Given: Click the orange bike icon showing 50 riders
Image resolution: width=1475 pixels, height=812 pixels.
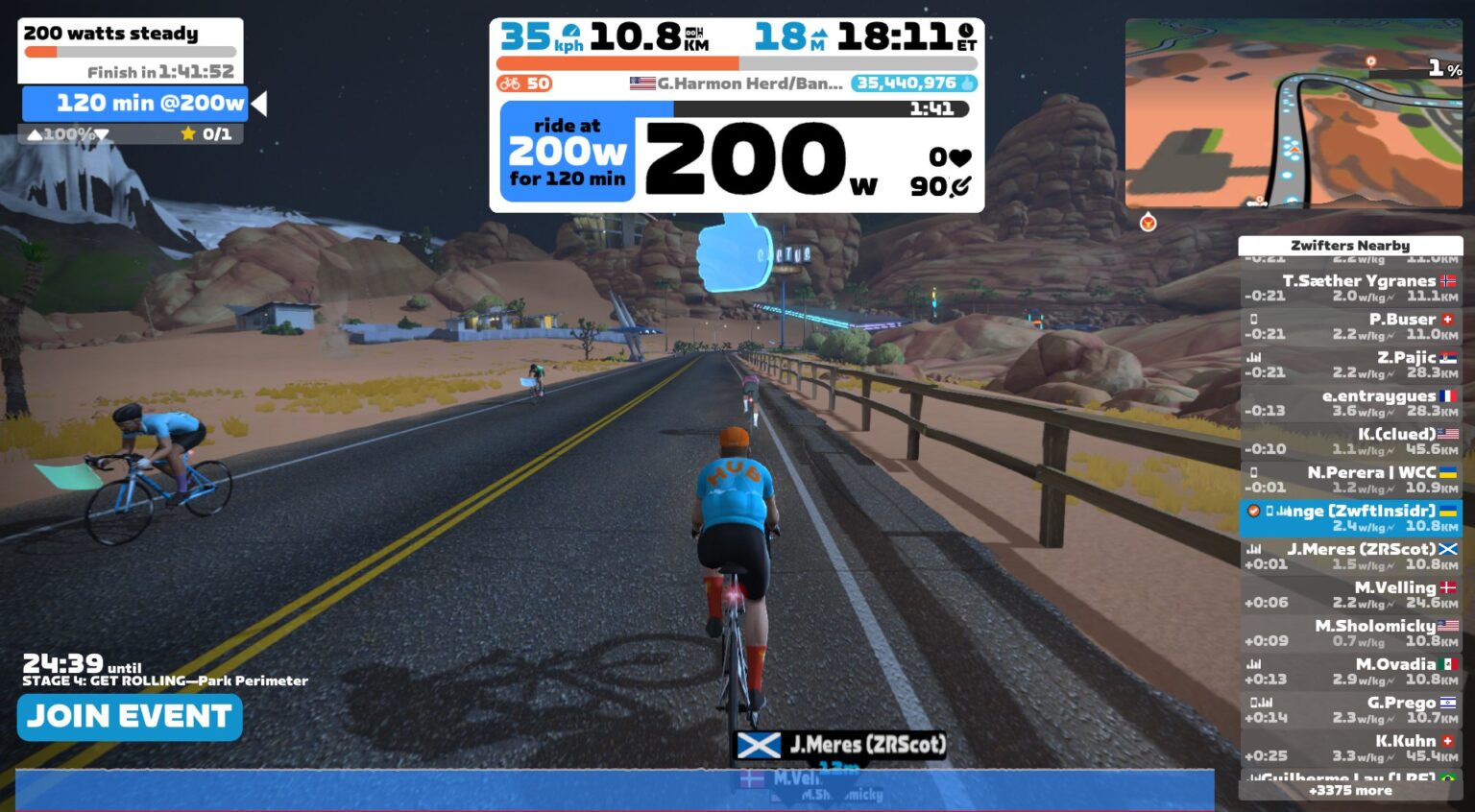Looking at the screenshot, I should click(509, 84).
